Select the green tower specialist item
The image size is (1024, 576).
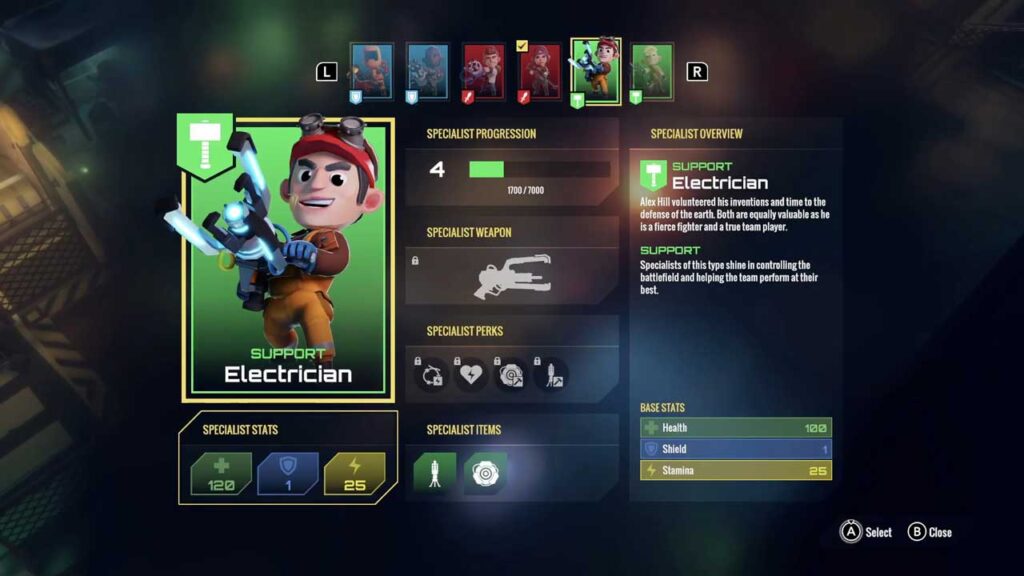pyautogui.click(x=435, y=472)
